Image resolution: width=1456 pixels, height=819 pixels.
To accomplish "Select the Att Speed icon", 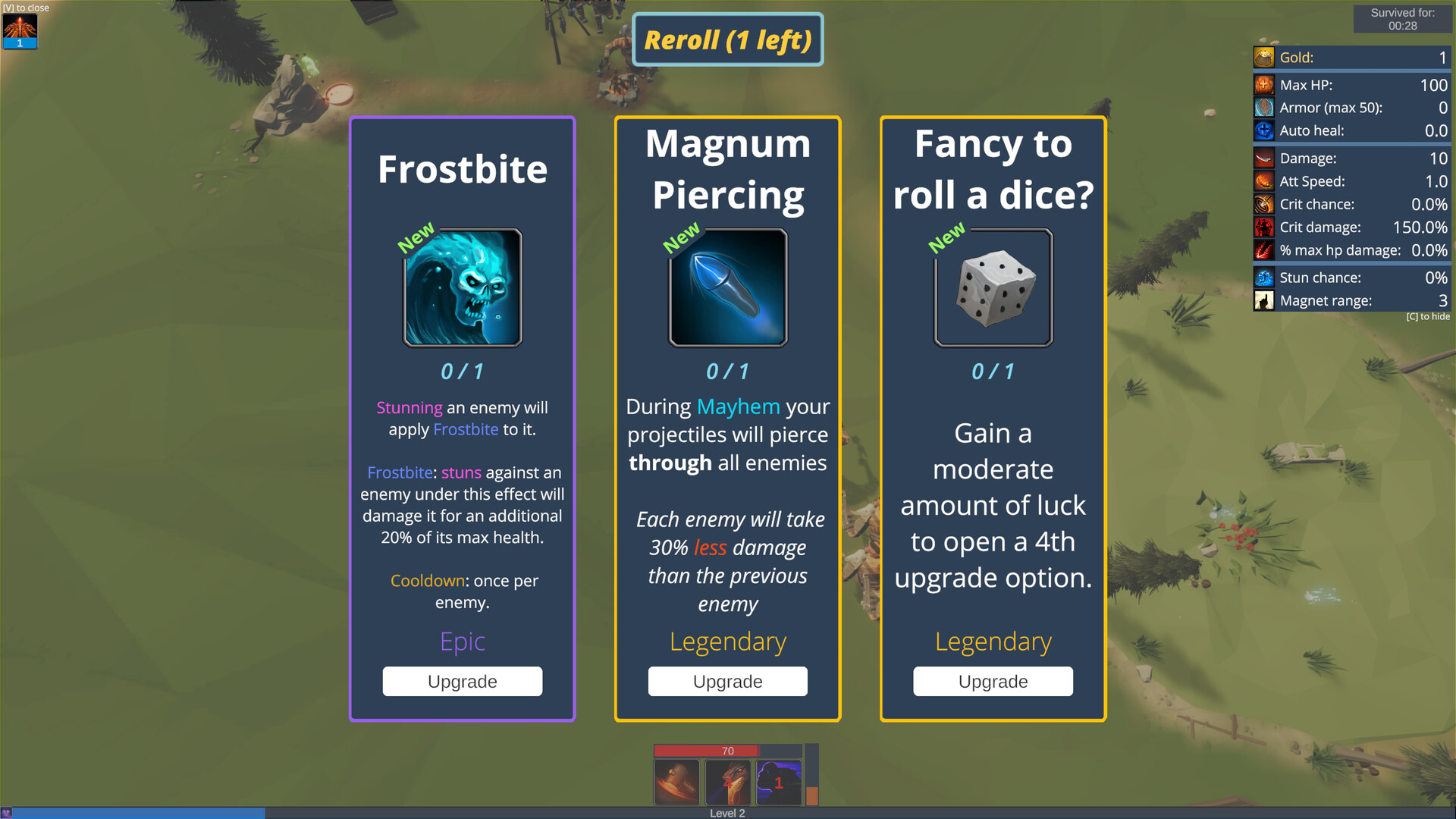I will [x=1263, y=181].
